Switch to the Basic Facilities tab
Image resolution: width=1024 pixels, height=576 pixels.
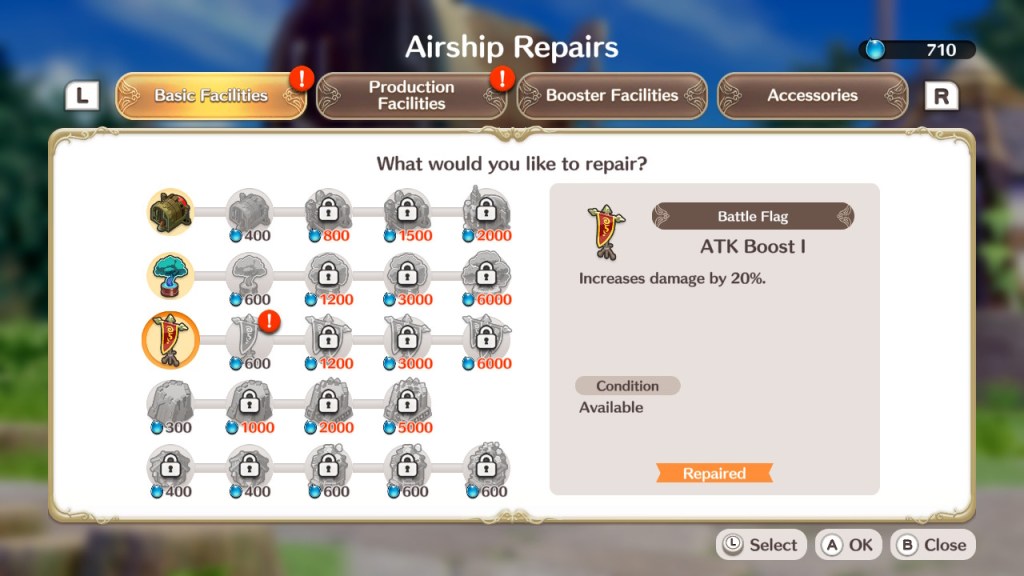coord(211,96)
